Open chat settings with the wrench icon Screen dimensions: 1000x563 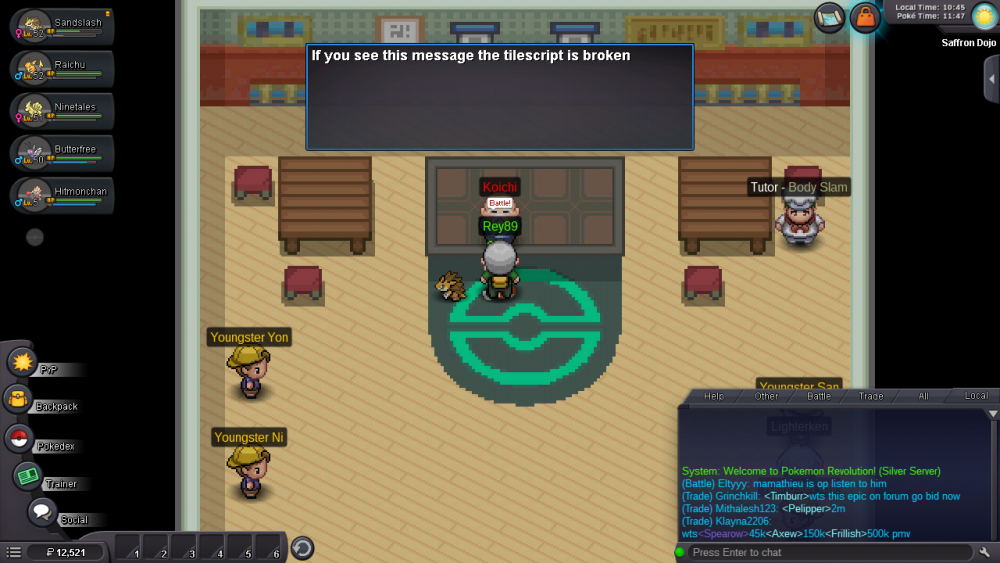click(x=985, y=552)
